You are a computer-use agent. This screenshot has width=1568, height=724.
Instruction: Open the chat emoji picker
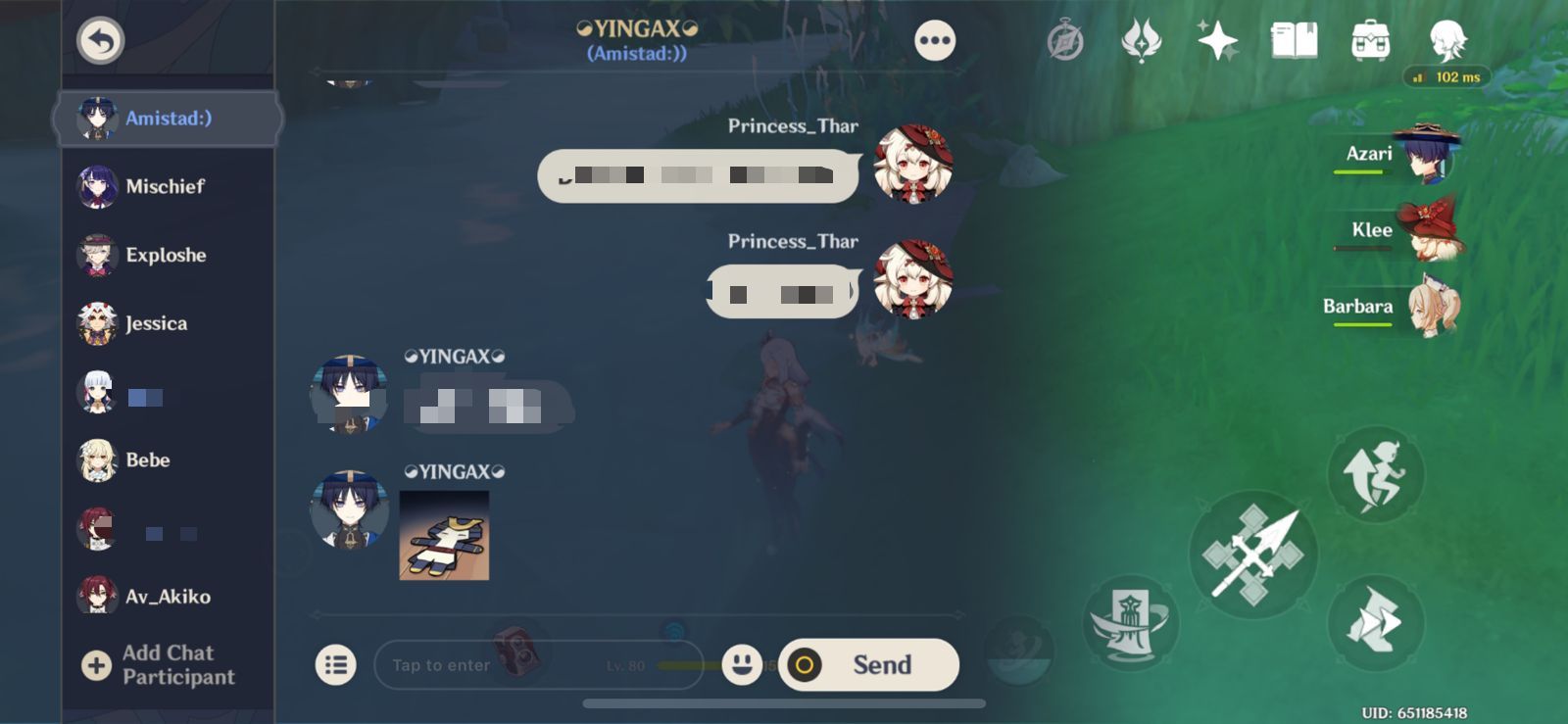pyautogui.click(x=742, y=664)
